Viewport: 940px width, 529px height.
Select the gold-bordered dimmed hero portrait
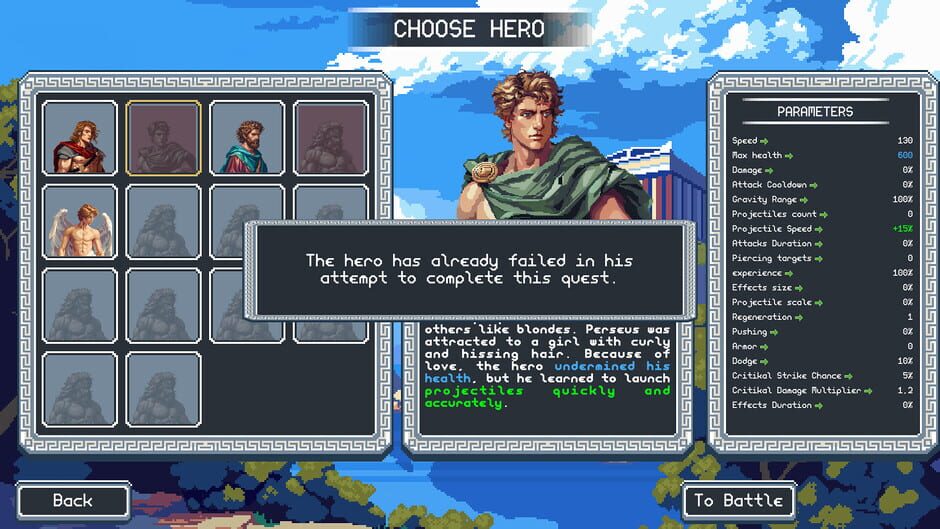(x=163, y=139)
